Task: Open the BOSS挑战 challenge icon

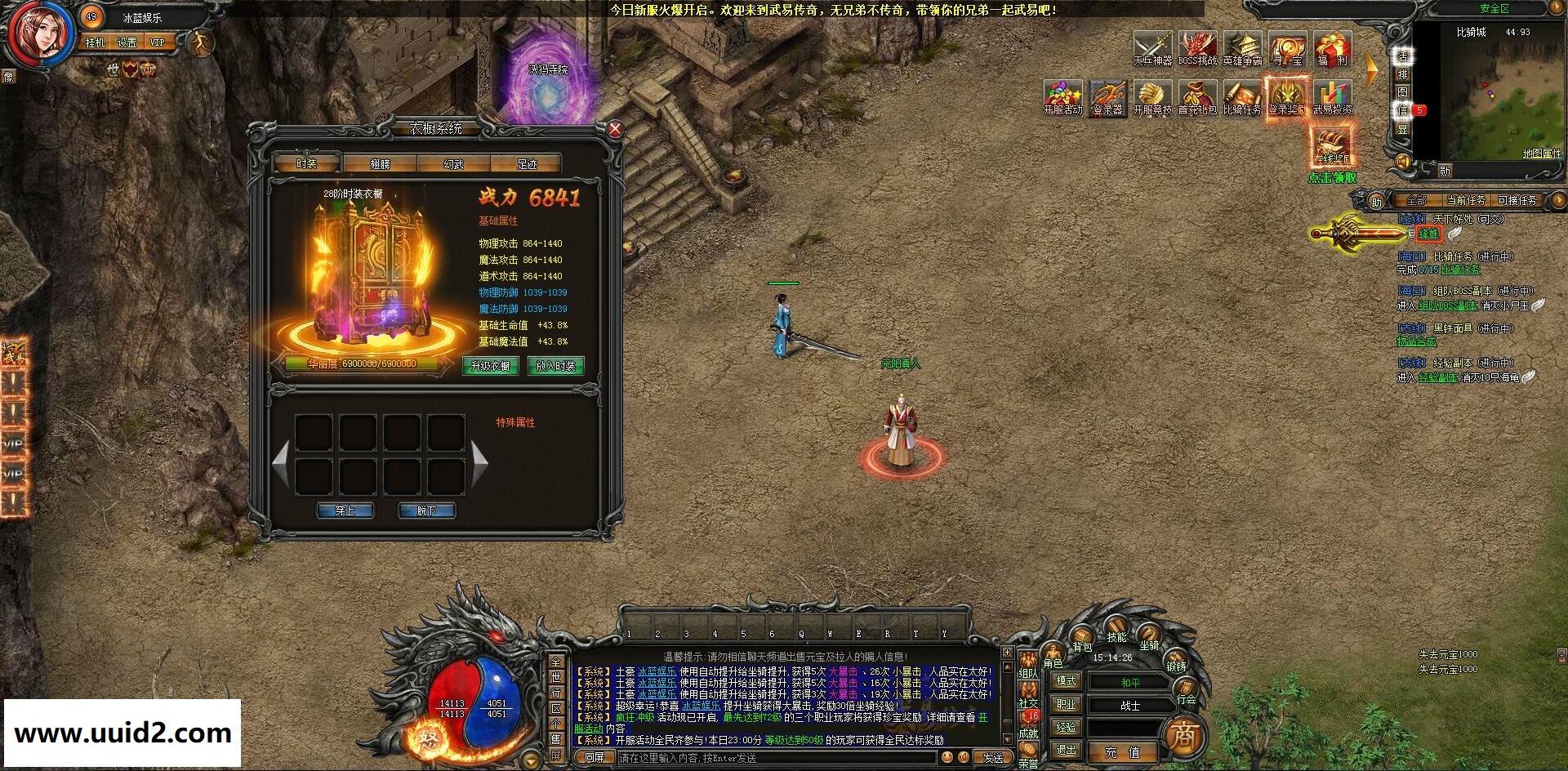Action: click(1196, 49)
